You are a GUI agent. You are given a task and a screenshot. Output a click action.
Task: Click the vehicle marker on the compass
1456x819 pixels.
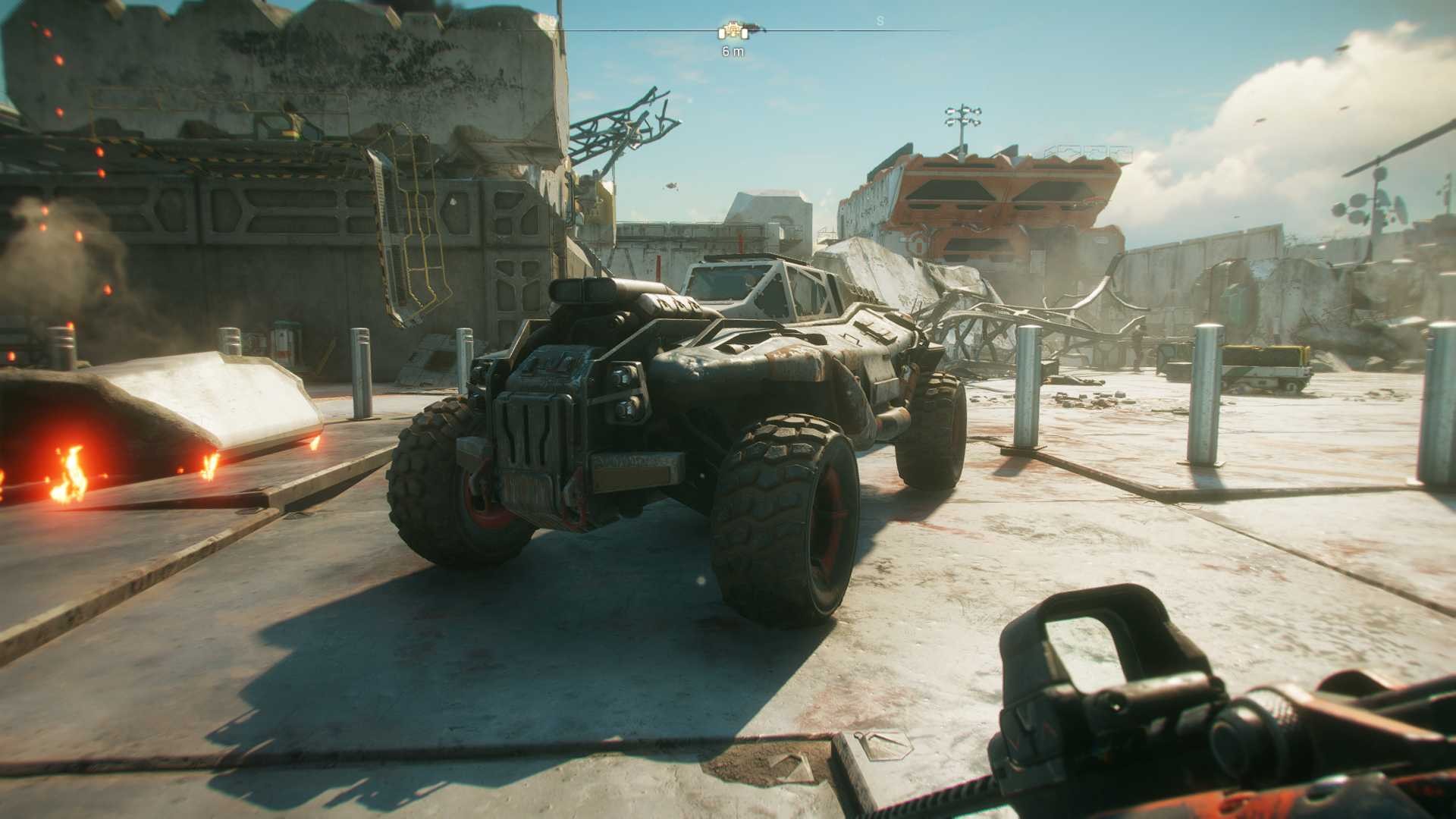pyautogui.click(x=733, y=31)
